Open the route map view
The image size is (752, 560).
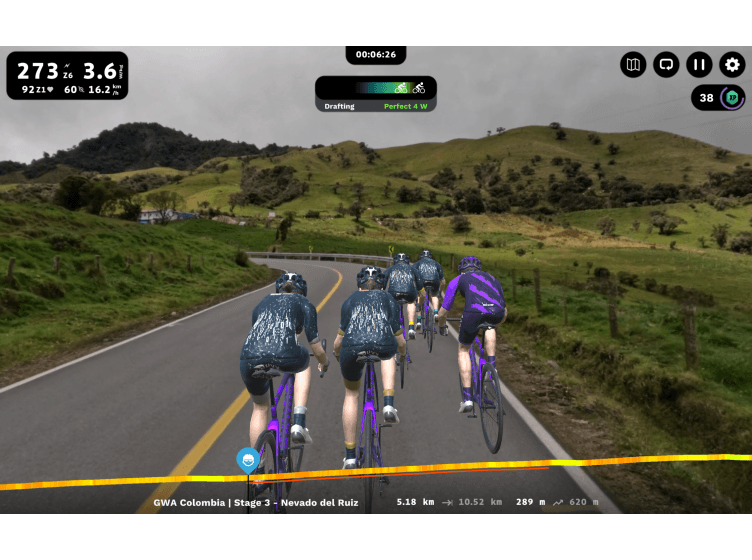coord(633,65)
